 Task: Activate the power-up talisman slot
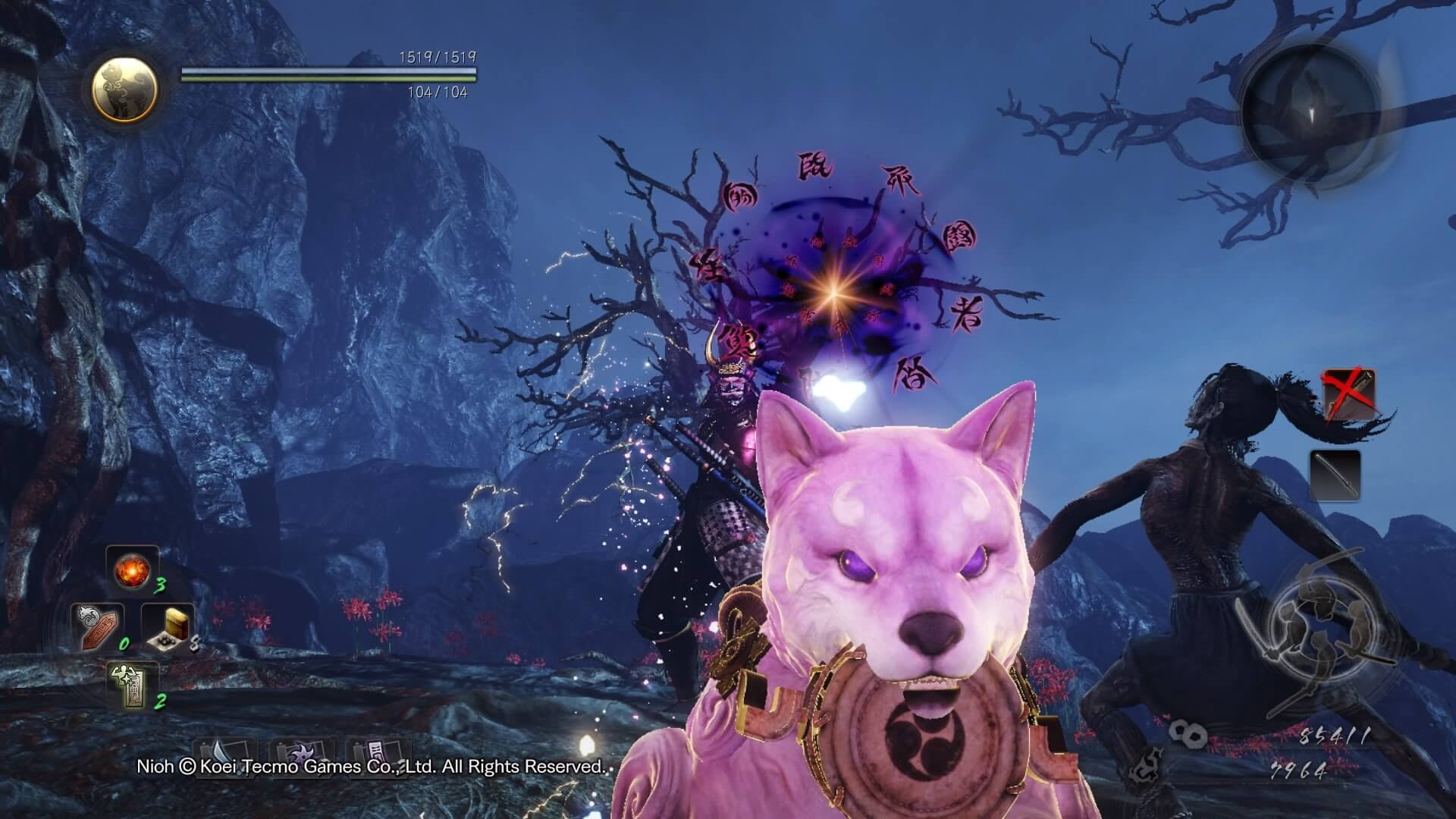(x=133, y=686)
